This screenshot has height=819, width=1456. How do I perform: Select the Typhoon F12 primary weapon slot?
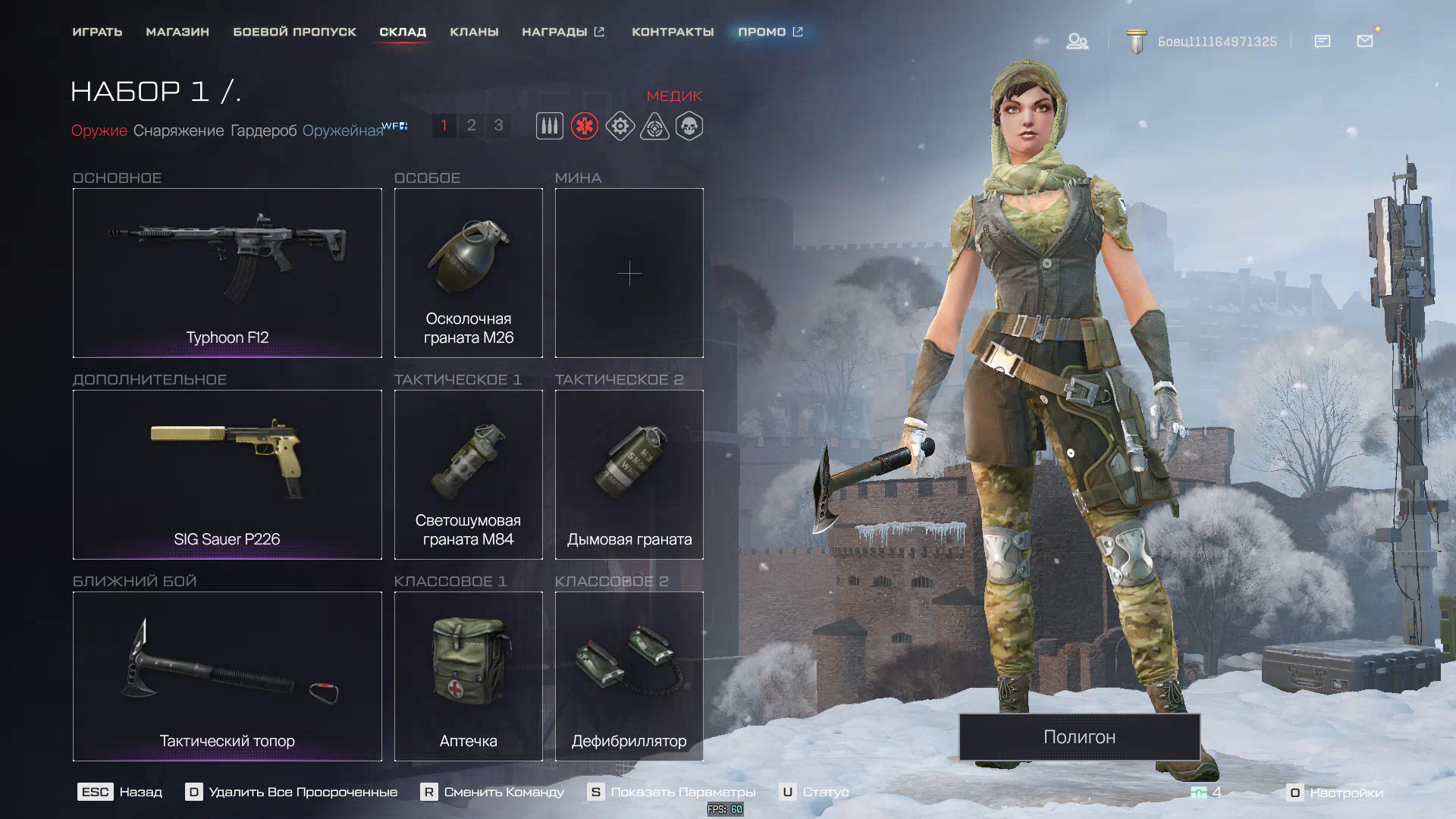tap(227, 272)
